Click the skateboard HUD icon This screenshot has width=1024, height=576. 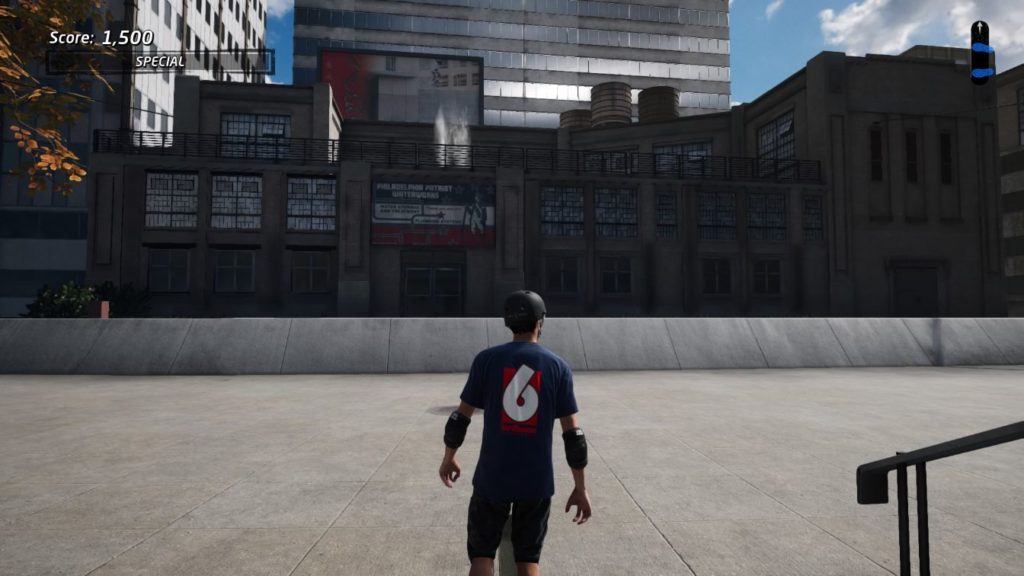click(x=981, y=52)
